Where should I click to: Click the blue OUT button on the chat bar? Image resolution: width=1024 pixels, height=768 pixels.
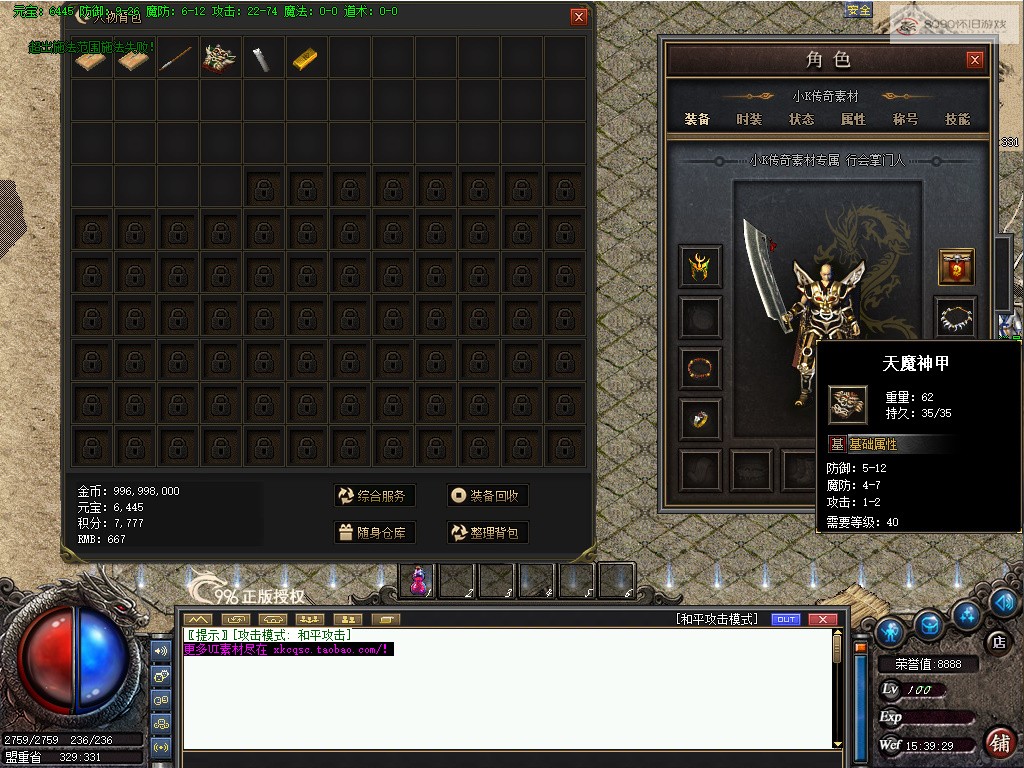[x=787, y=620]
